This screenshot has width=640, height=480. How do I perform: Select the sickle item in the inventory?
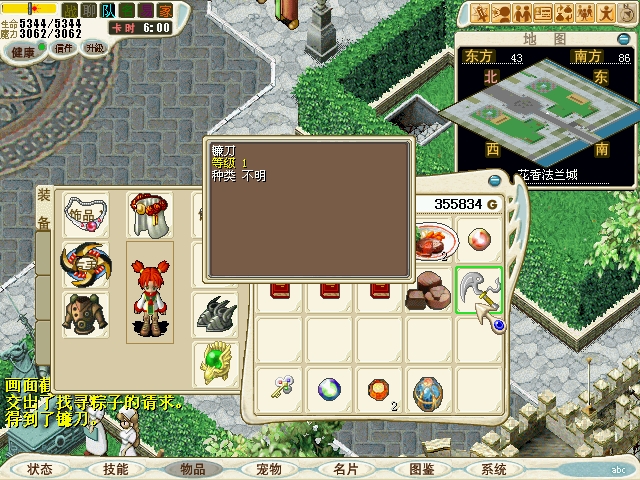478,290
